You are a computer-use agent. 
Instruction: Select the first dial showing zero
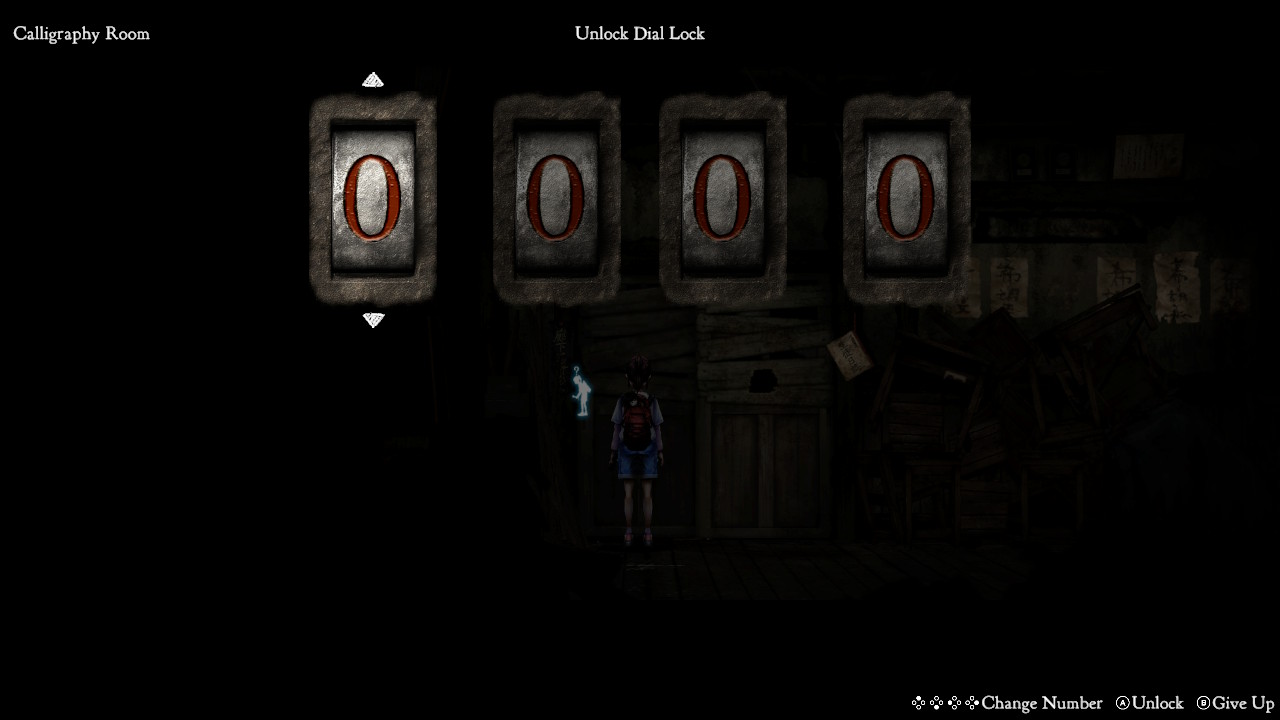(x=373, y=198)
